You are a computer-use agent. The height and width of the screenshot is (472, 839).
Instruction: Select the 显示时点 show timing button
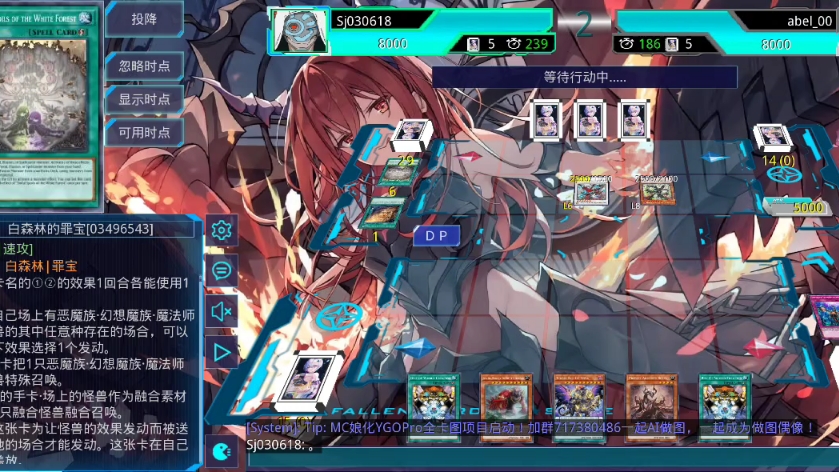[x=144, y=99]
